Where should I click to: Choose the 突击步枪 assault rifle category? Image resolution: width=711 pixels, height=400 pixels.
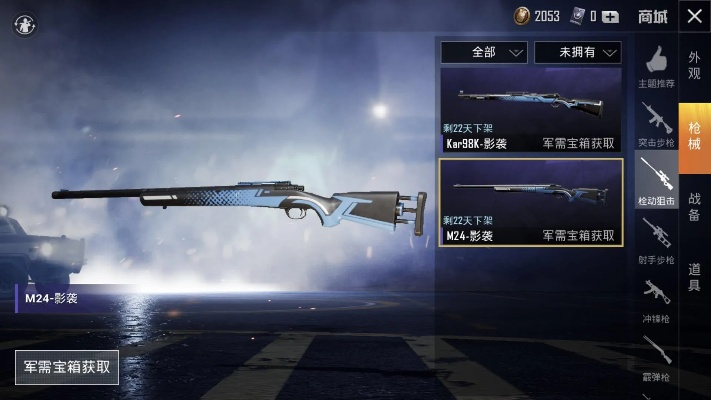(656, 124)
